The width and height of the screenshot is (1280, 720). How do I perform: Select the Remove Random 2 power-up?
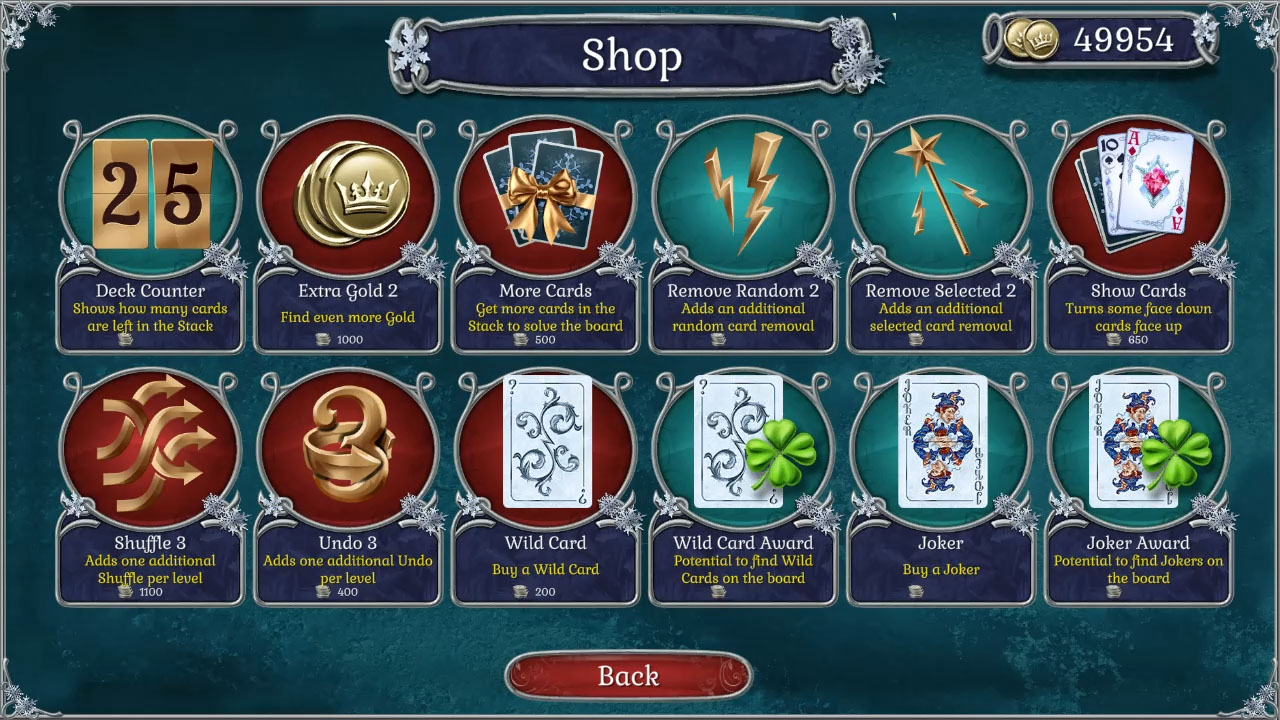click(741, 193)
